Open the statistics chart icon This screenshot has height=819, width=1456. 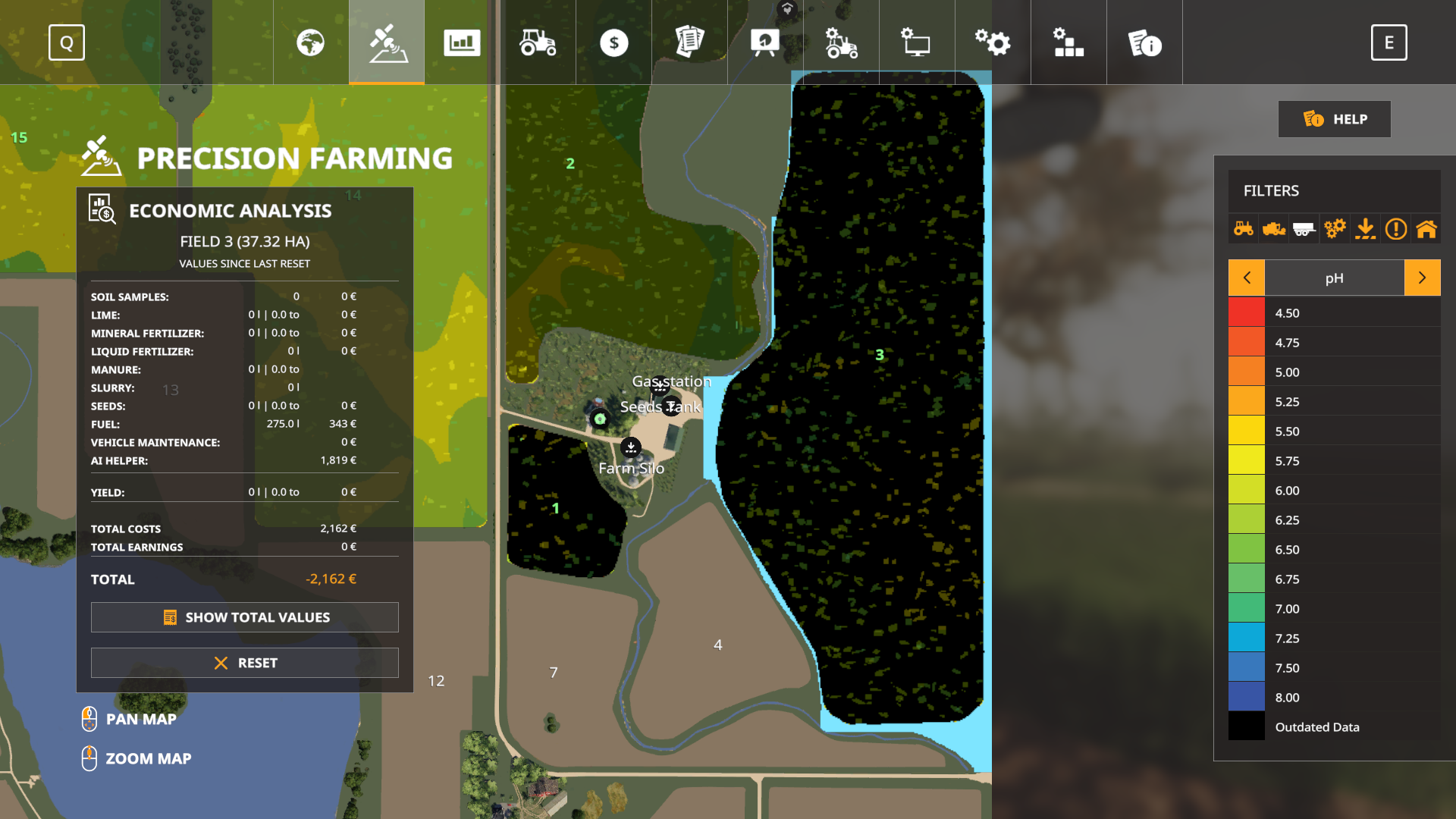point(463,42)
